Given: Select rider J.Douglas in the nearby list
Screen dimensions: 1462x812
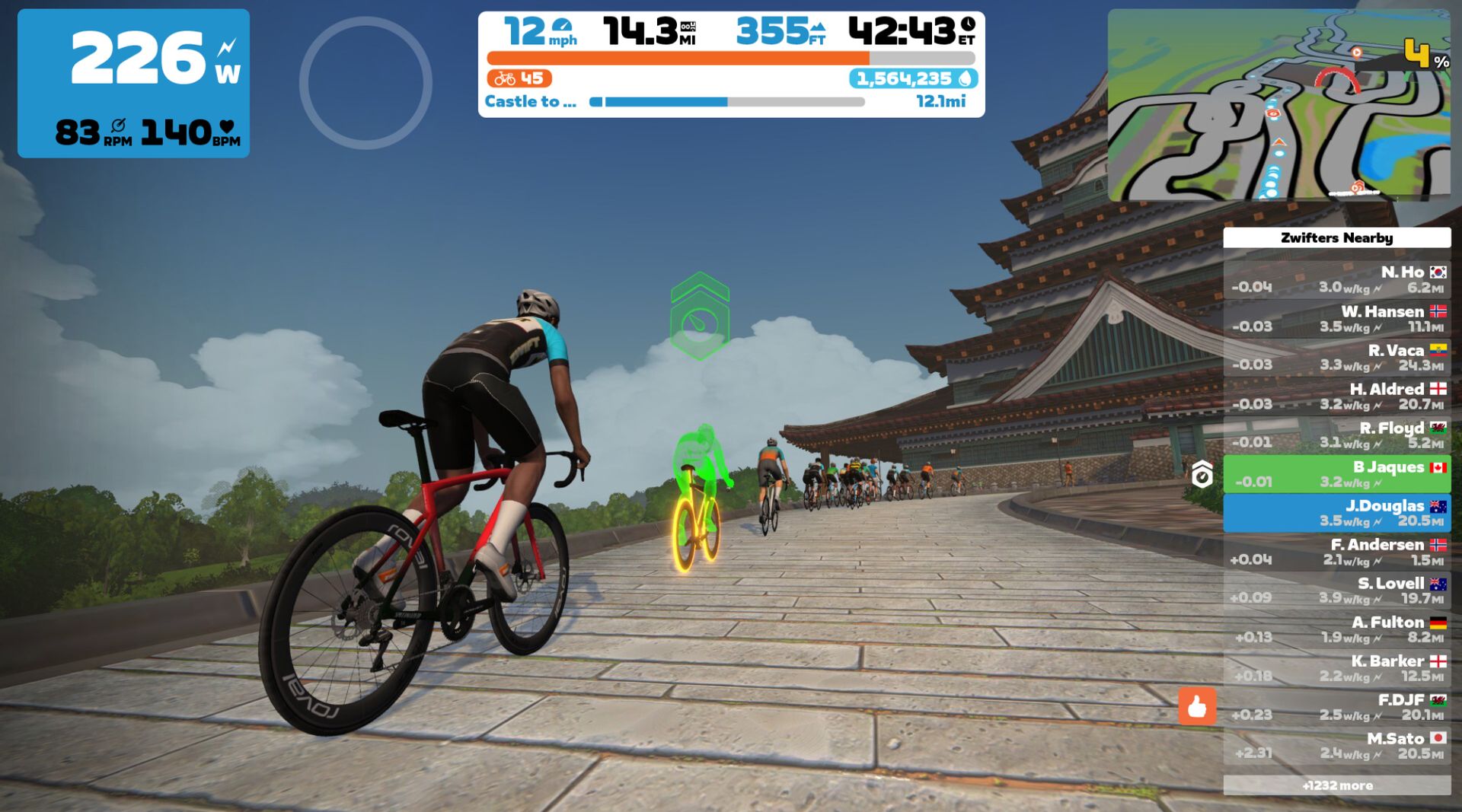Looking at the screenshot, I should [1336, 513].
